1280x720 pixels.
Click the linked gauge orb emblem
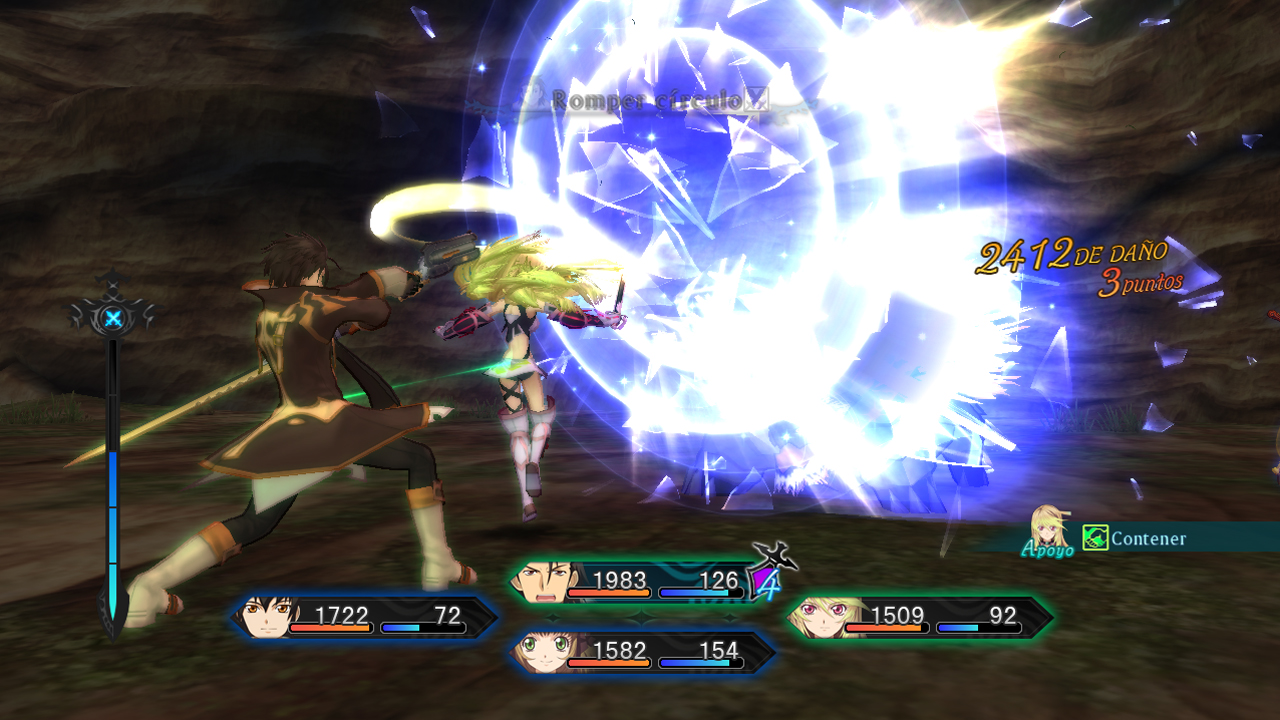(113, 318)
